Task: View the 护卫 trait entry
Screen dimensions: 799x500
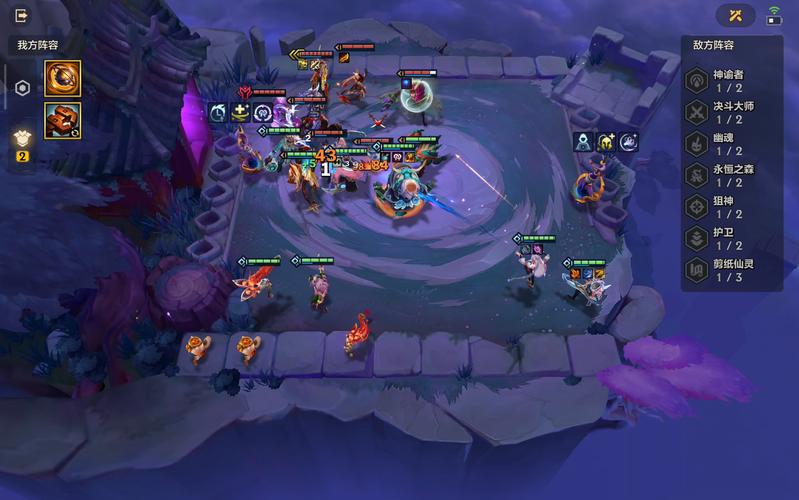Action: pyautogui.click(x=731, y=237)
